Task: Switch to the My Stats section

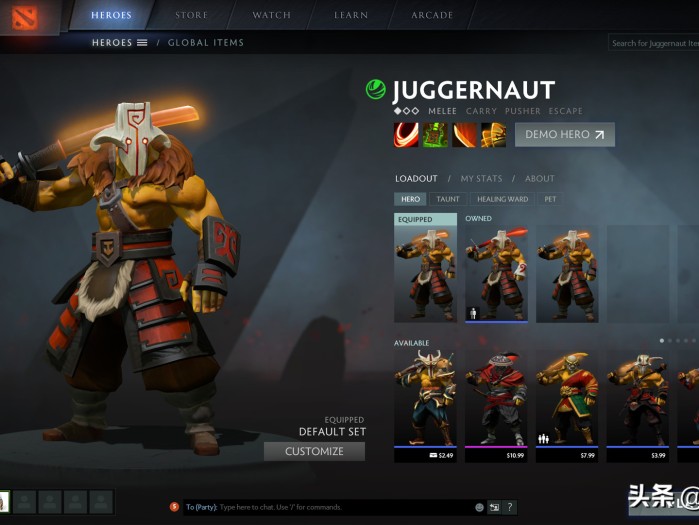Action: point(481,179)
